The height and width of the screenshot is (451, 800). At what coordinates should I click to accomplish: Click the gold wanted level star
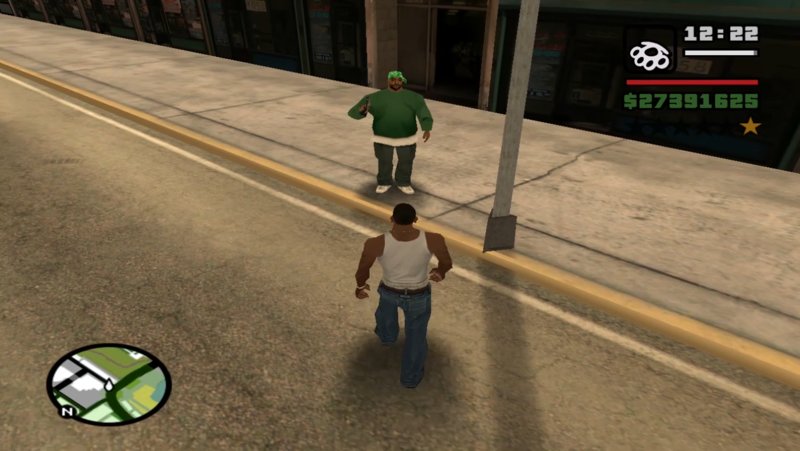click(x=750, y=127)
